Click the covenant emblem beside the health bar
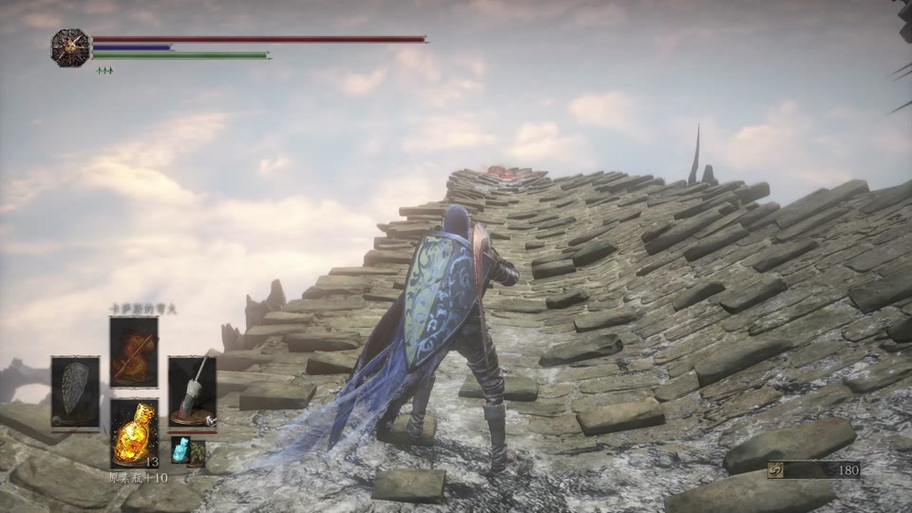 tap(70, 47)
